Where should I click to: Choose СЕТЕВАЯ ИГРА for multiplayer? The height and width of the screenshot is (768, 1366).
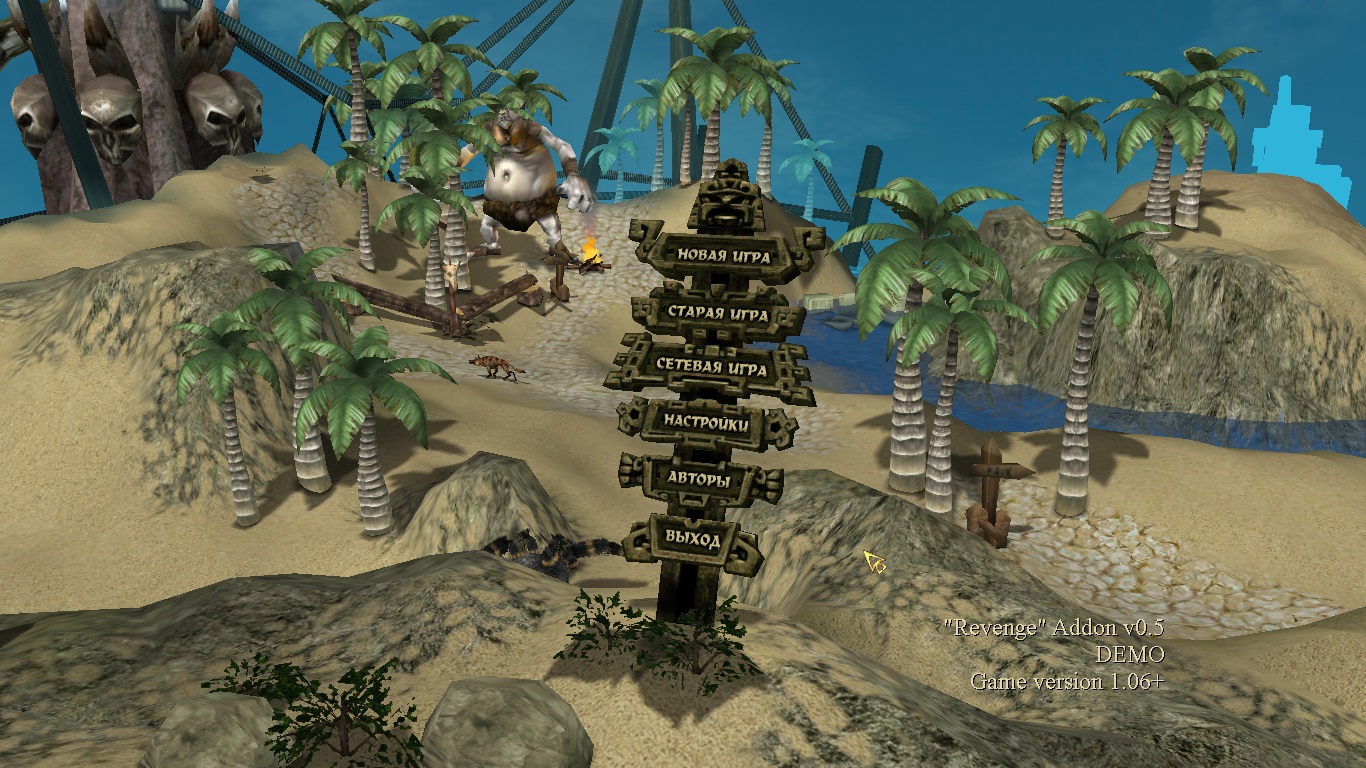711,368
